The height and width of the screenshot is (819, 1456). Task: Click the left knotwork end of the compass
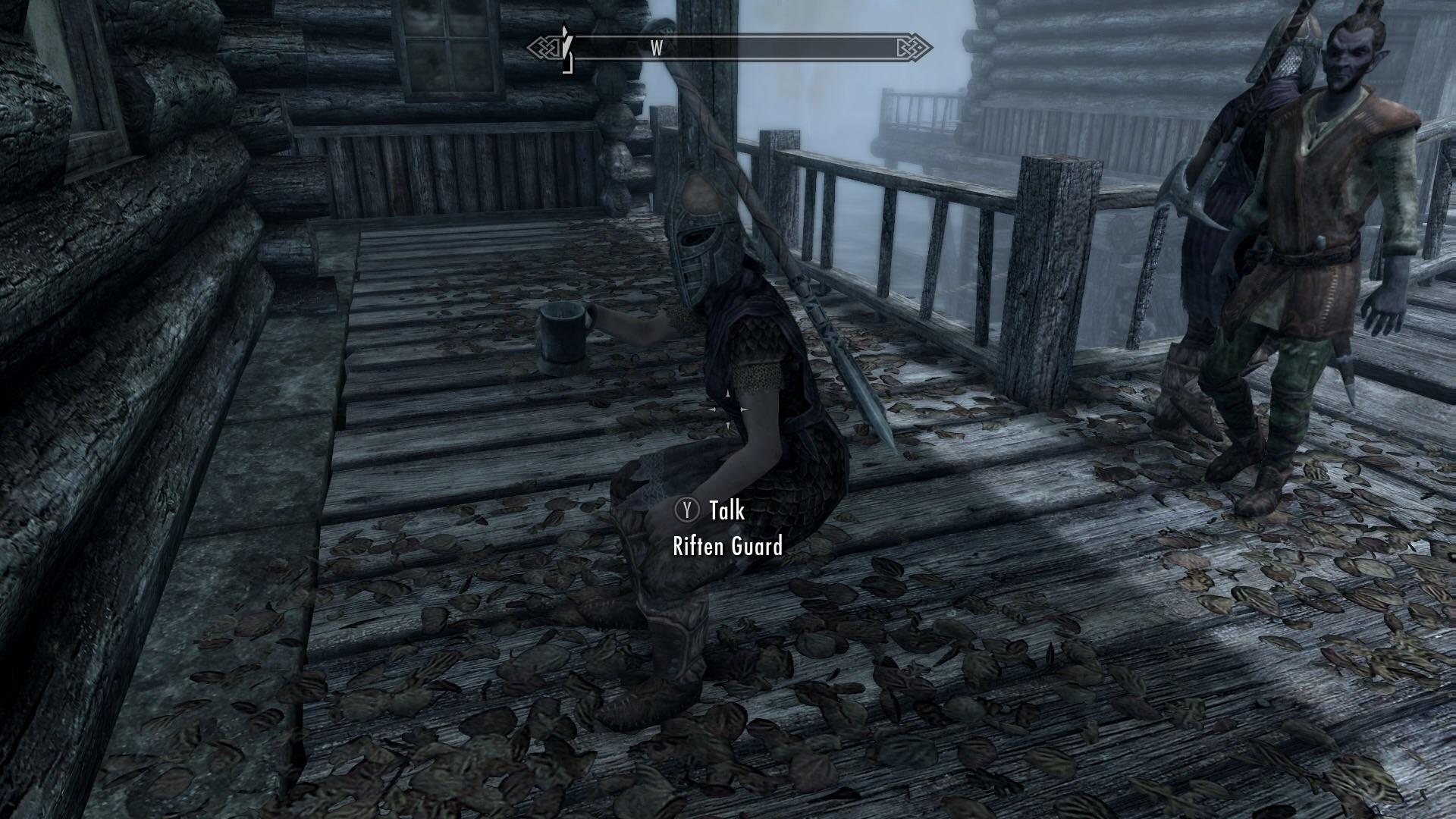coord(543,47)
